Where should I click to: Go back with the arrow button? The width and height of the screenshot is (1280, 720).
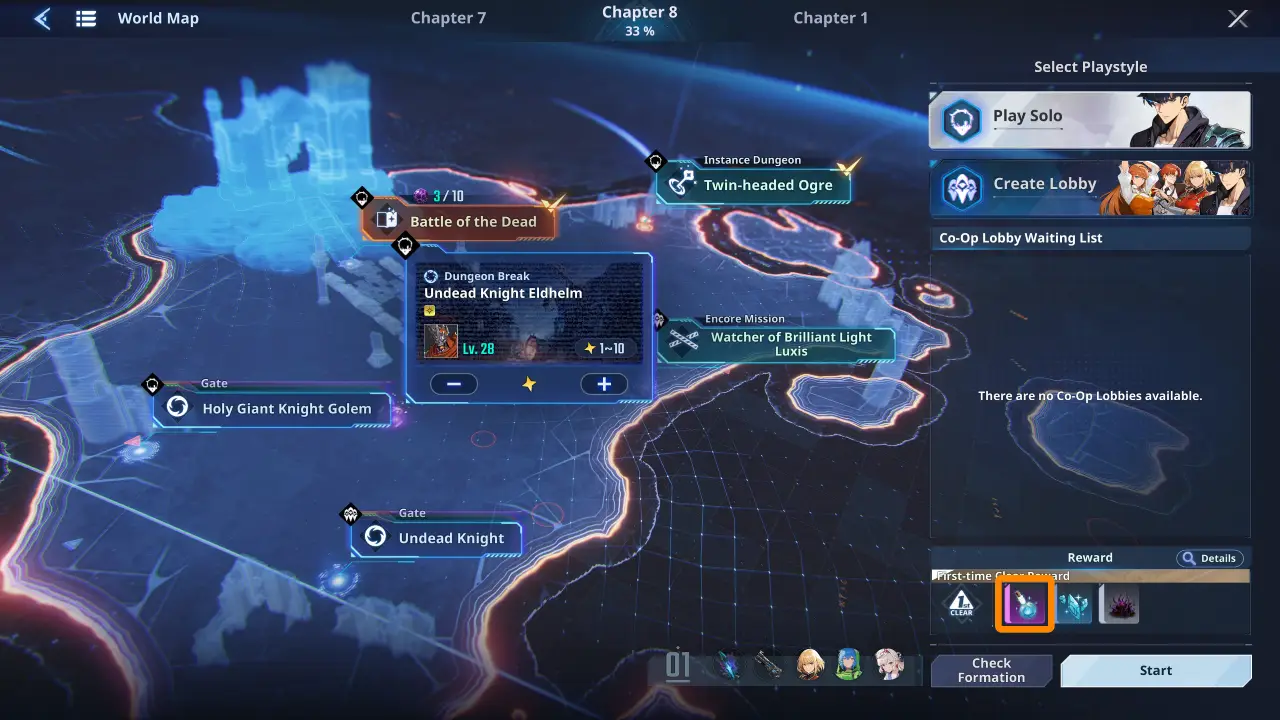pos(42,18)
